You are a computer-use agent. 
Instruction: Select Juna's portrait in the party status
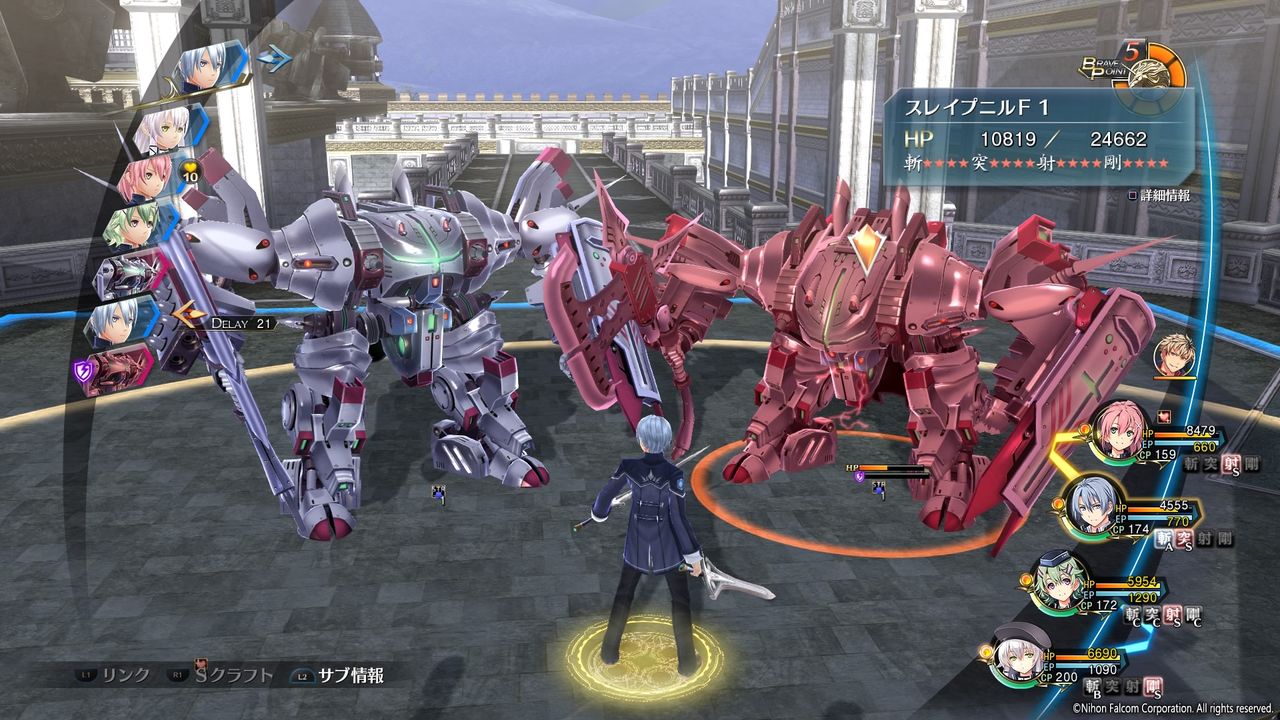click(1118, 430)
